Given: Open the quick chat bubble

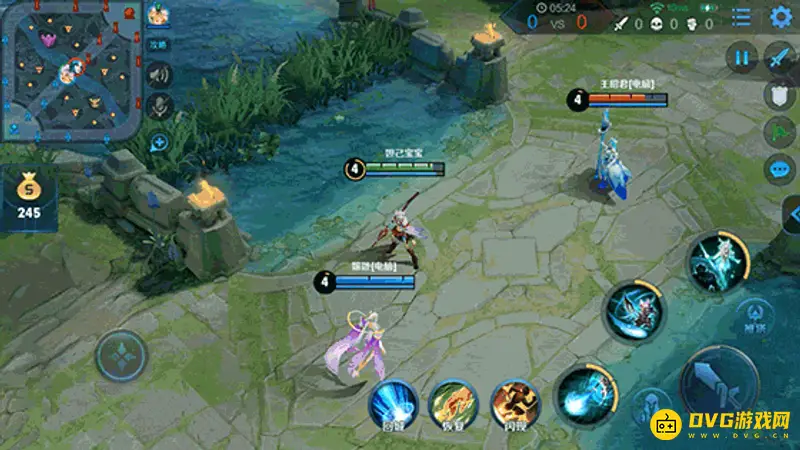Looking at the screenshot, I should click(780, 169).
